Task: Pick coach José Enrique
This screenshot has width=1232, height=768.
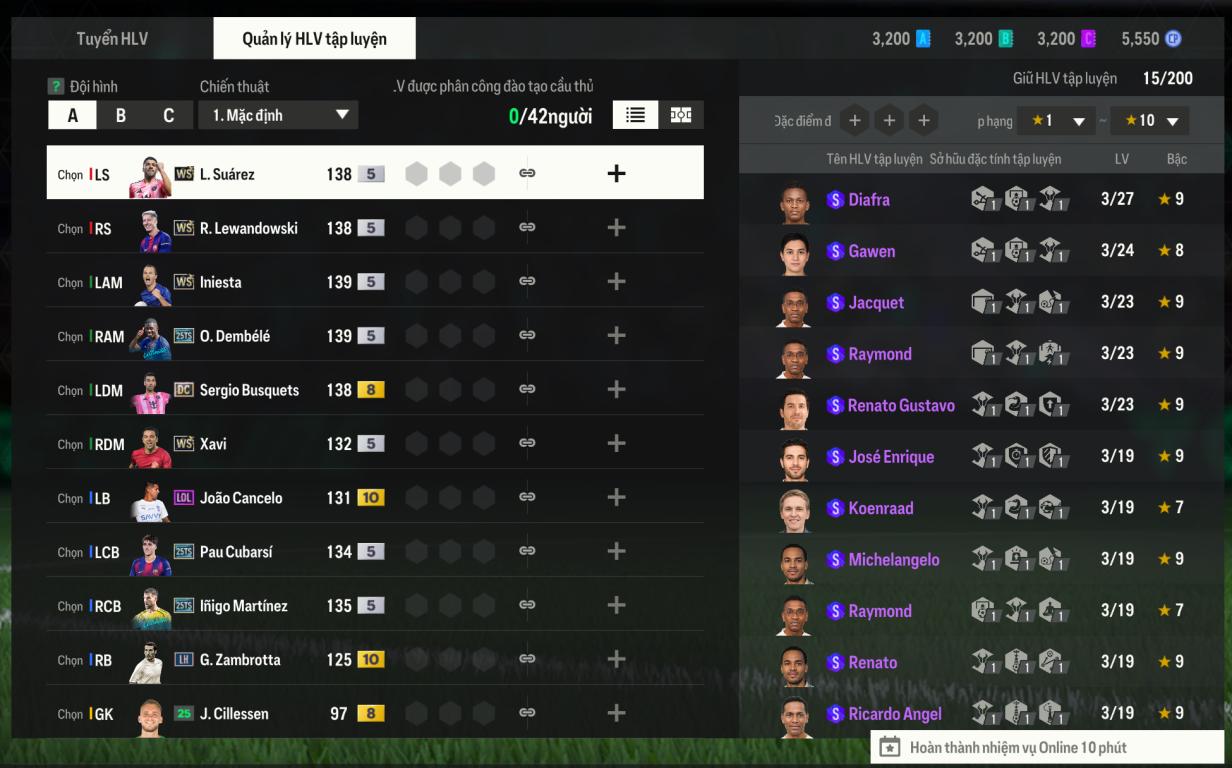Action: click(x=890, y=457)
